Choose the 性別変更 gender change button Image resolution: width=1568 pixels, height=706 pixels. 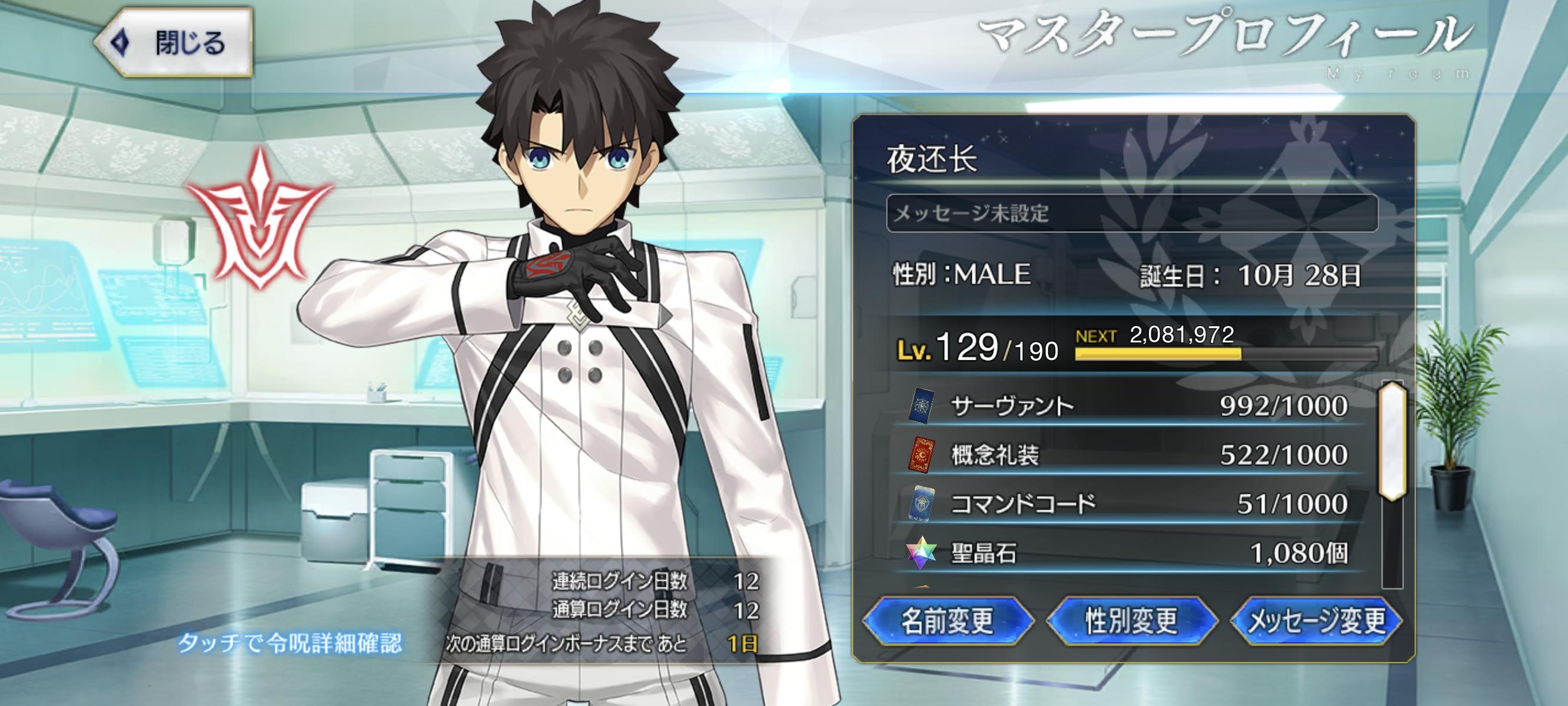click(x=1131, y=621)
